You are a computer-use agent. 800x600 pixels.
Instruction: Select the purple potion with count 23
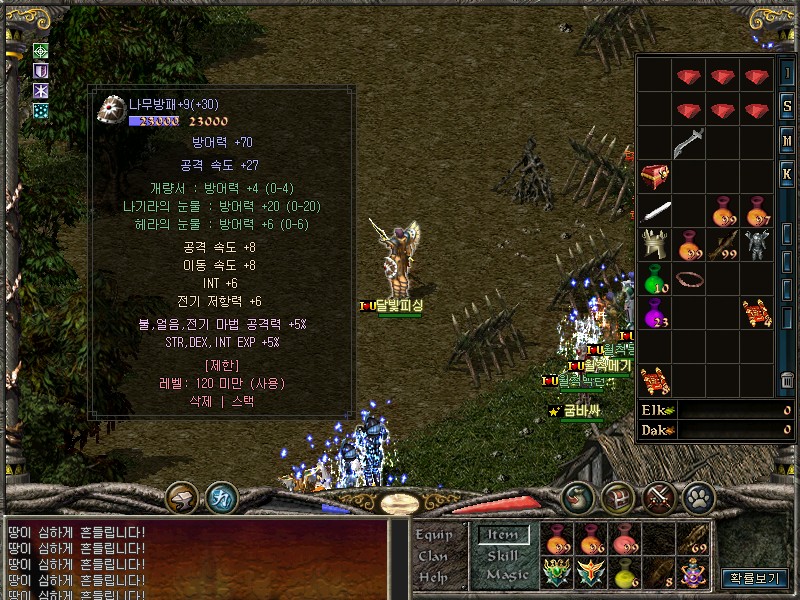pyautogui.click(x=655, y=314)
